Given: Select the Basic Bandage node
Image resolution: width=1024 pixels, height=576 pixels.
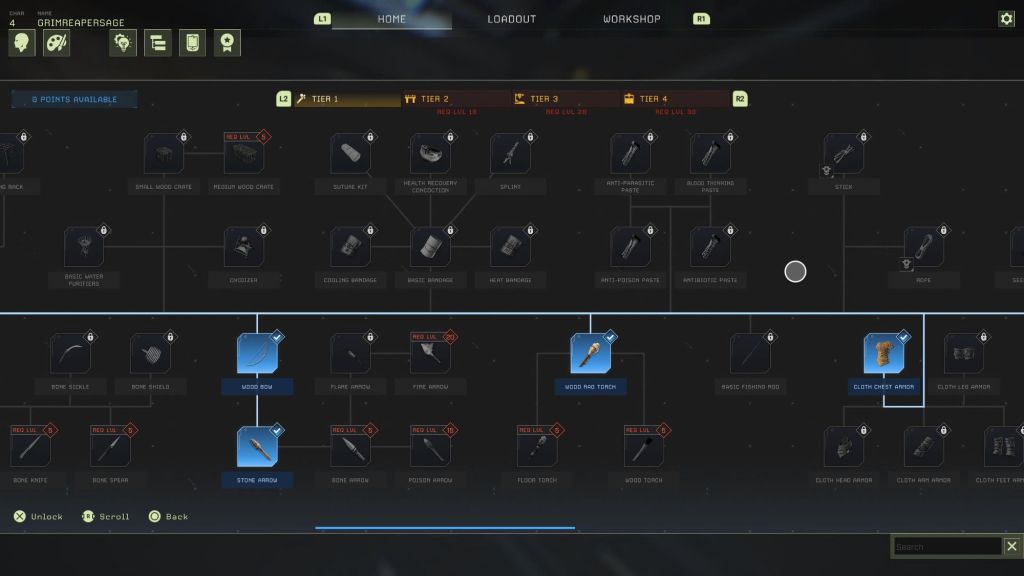Looking at the screenshot, I should pyautogui.click(x=430, y=247).
